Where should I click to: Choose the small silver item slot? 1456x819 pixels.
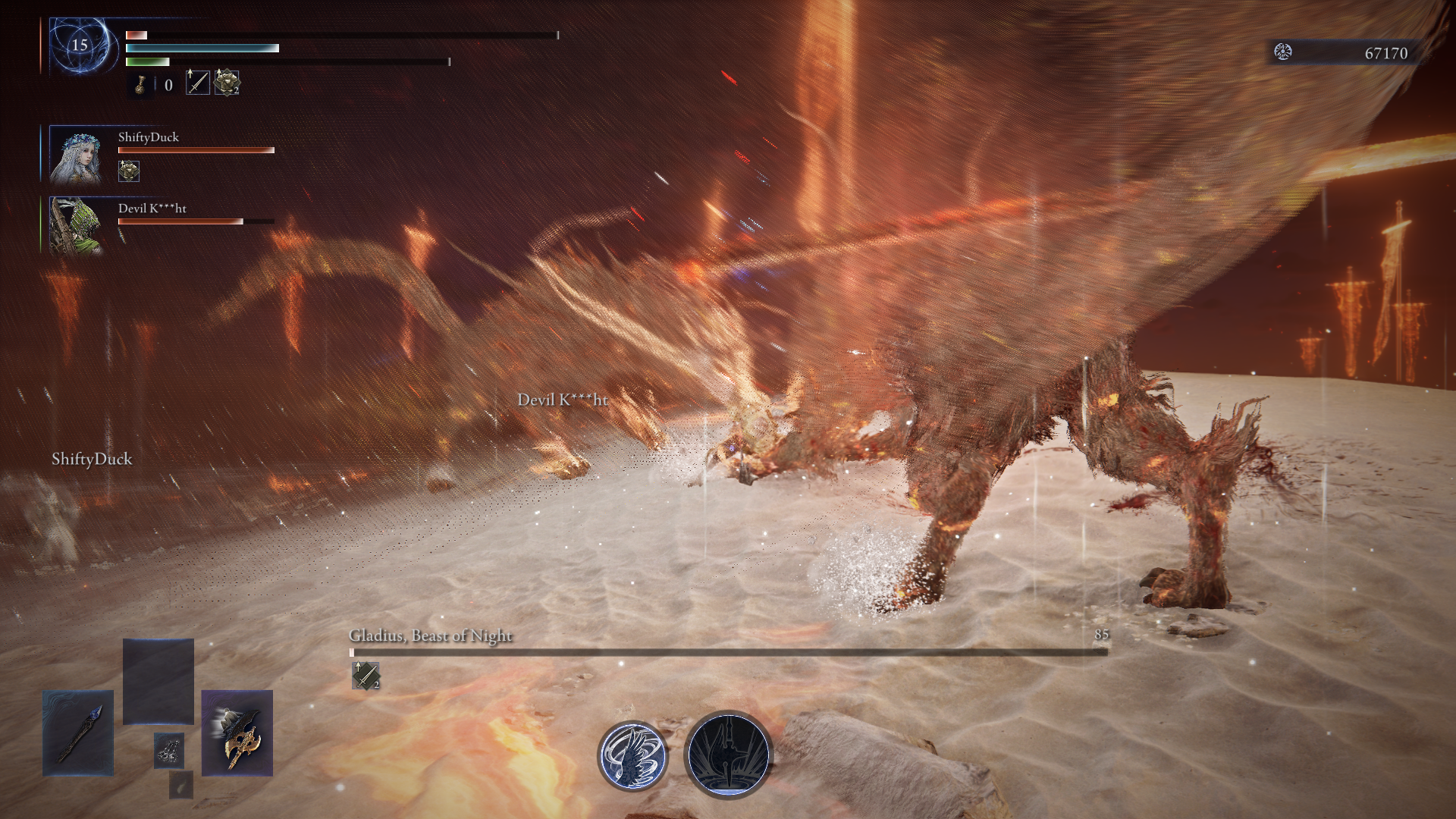(168, 751)
